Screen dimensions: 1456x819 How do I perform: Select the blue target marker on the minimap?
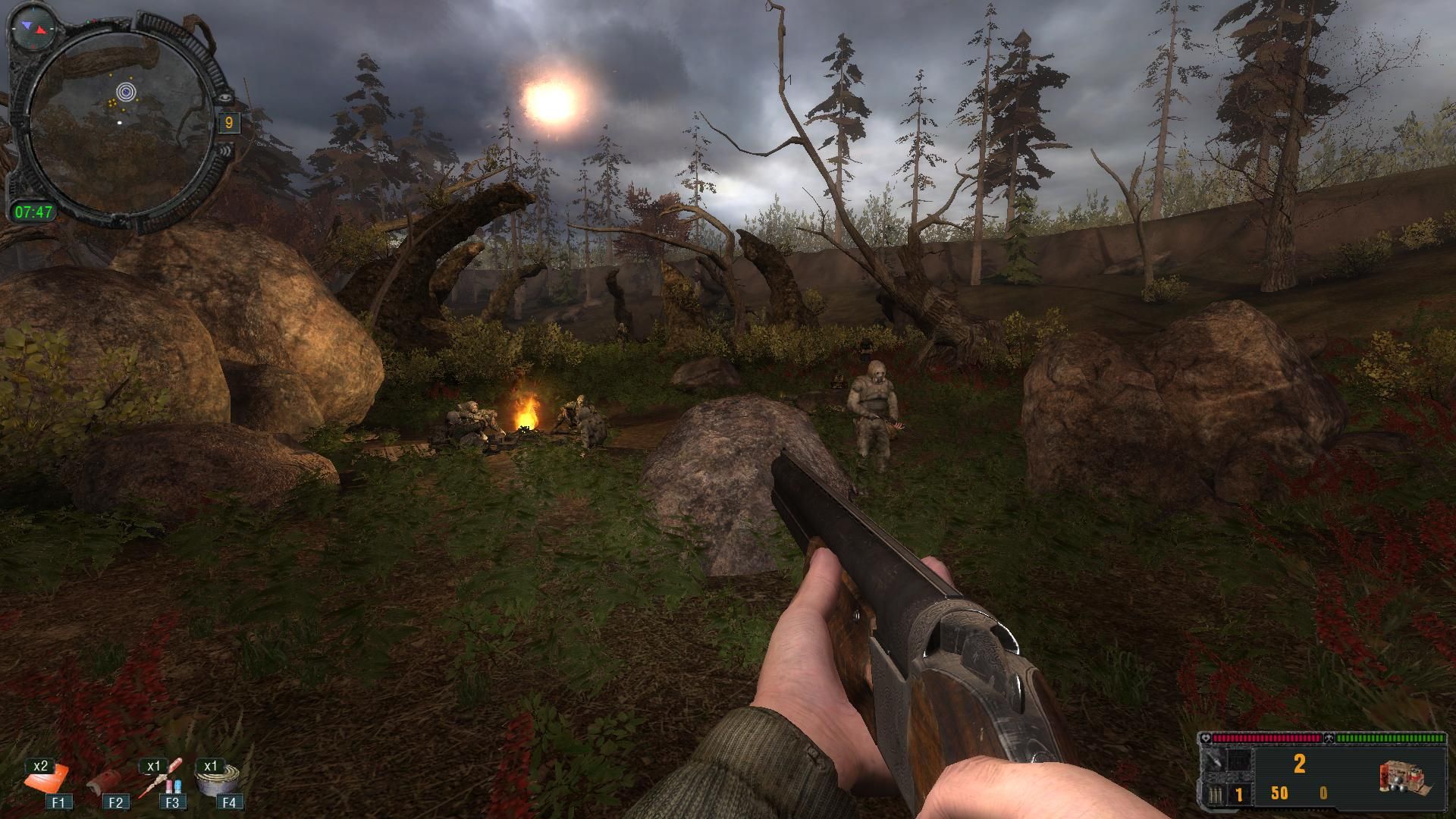pos(126,93)
